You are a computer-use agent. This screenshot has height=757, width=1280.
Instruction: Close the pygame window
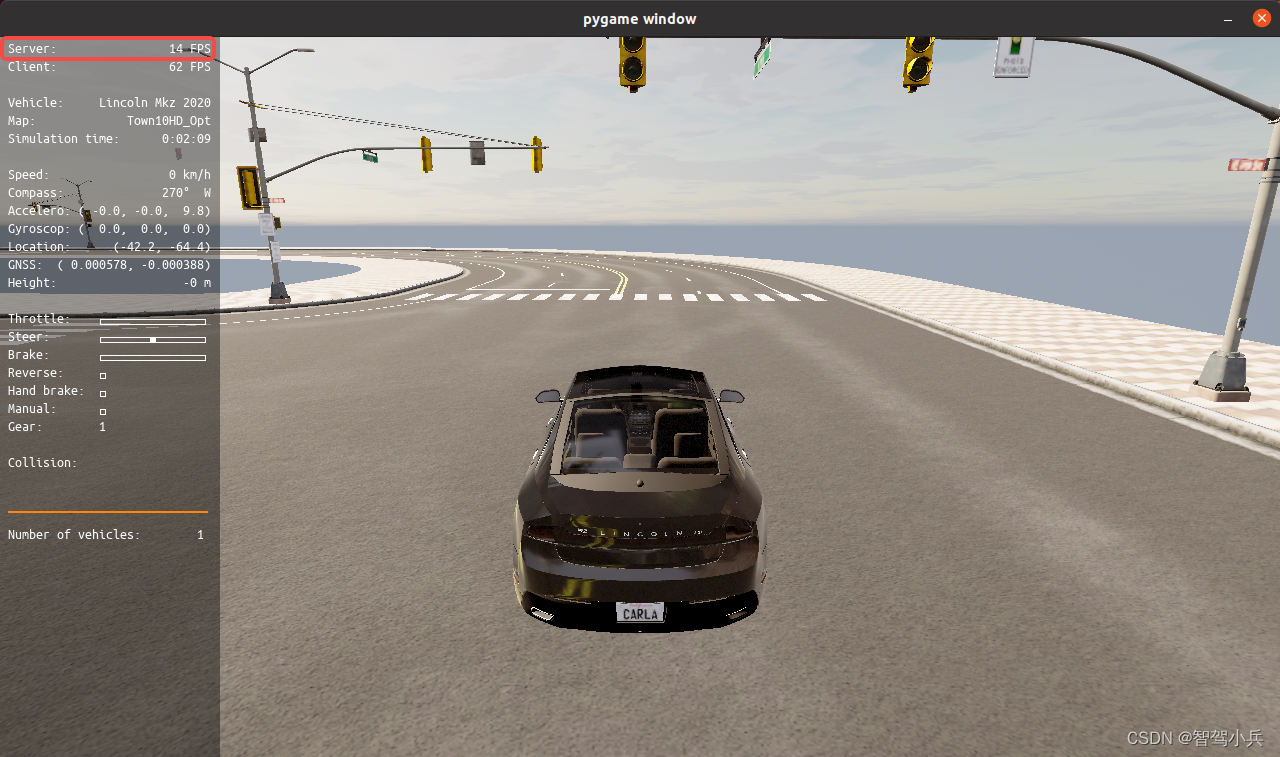(1262, 19)
